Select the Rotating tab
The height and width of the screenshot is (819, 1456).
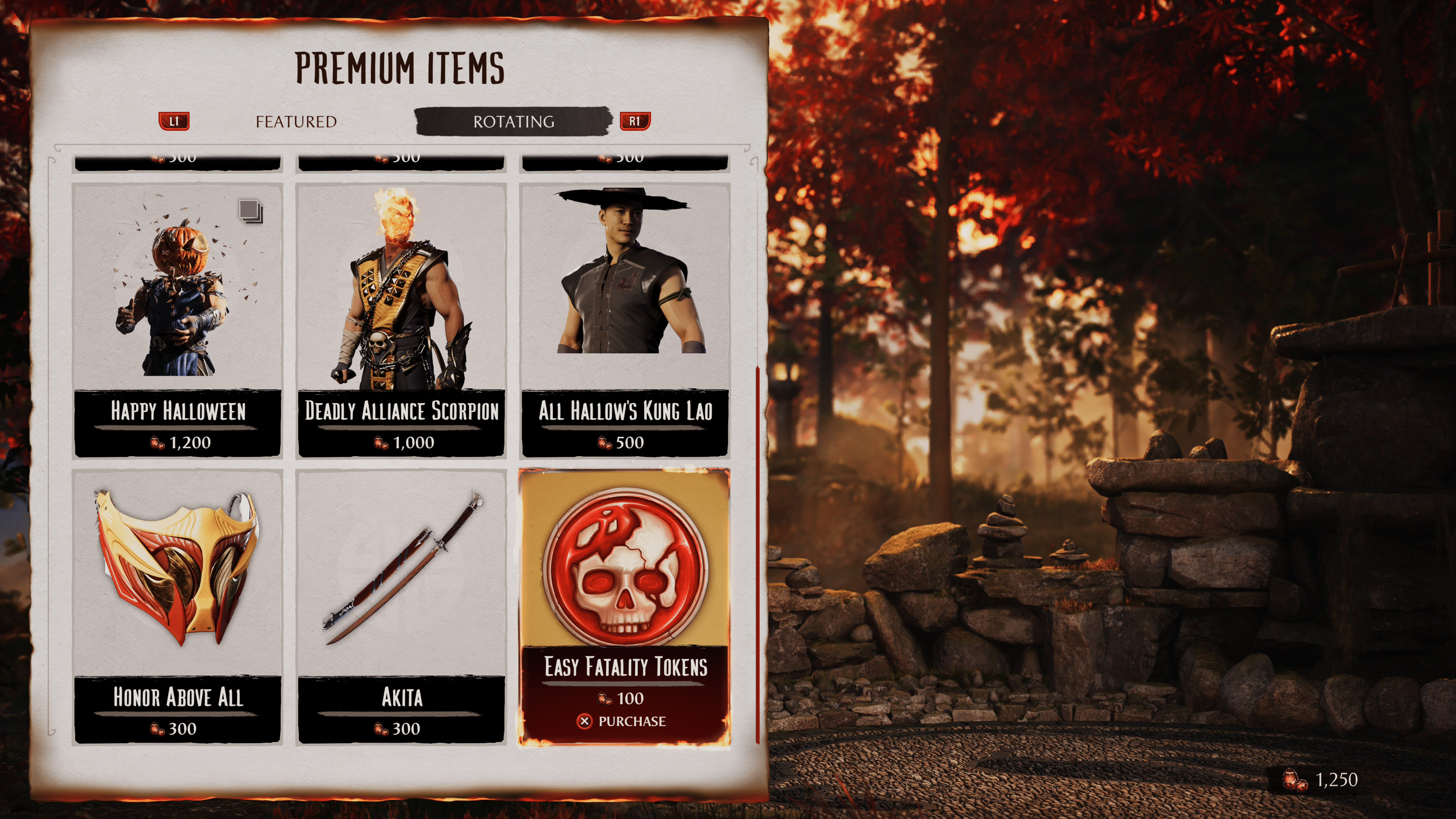tap(513, 121)
